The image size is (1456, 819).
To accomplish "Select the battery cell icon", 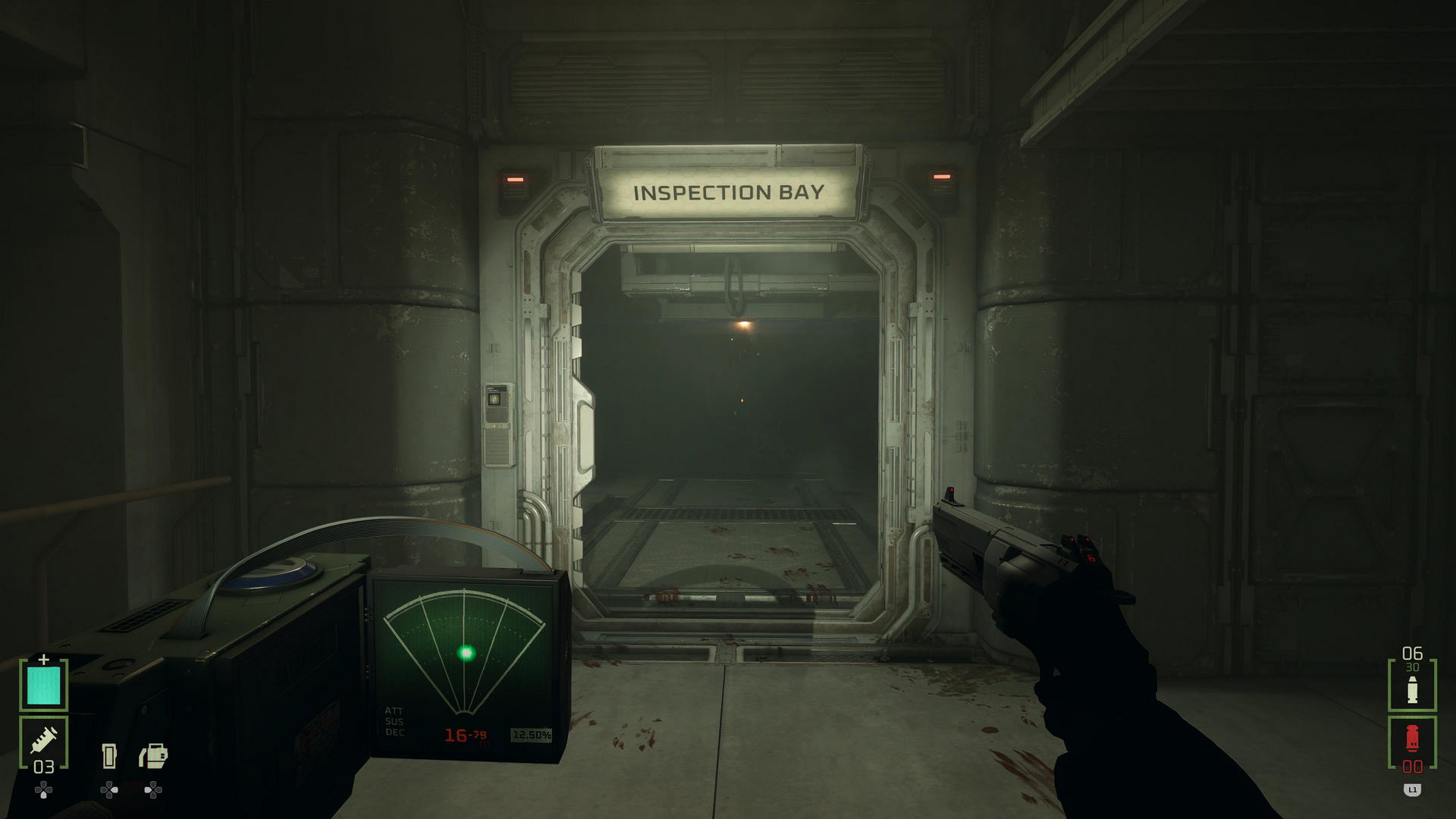I will pyautogui.click(x=109, y=756).
